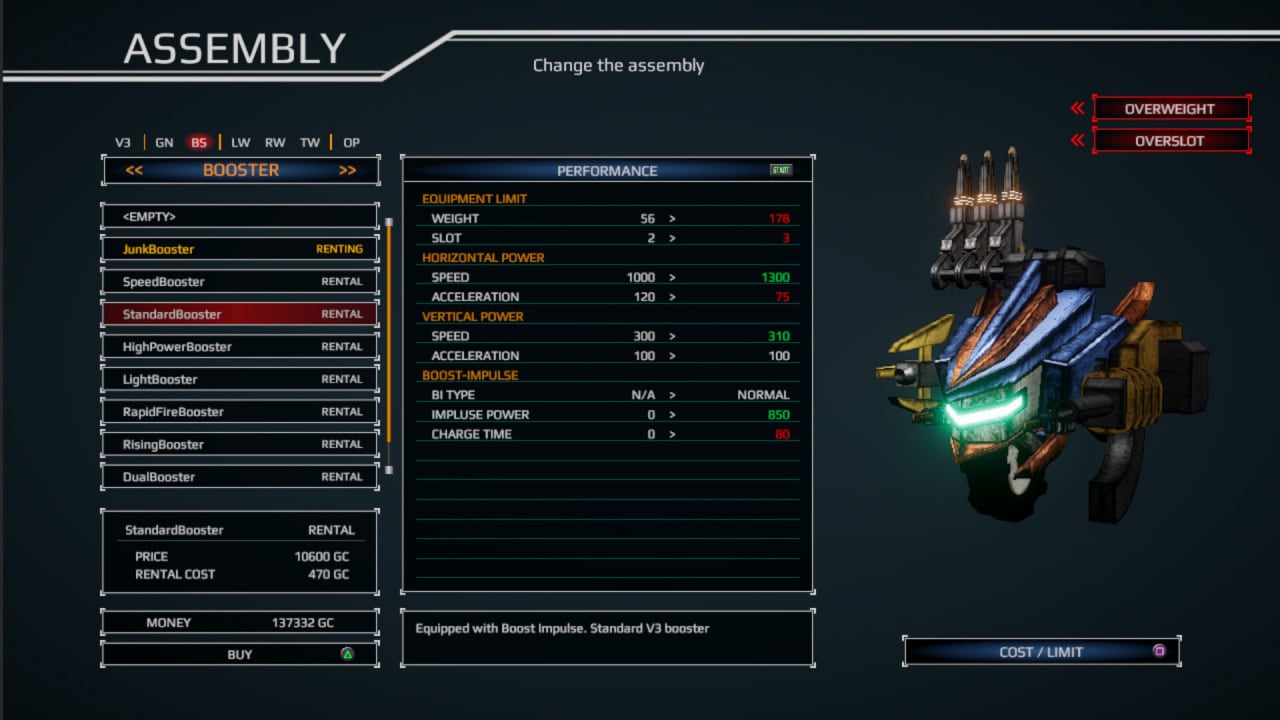Buy the selected booster
The height and width of the screenshot is (720, 1280).
coord(240,655)
